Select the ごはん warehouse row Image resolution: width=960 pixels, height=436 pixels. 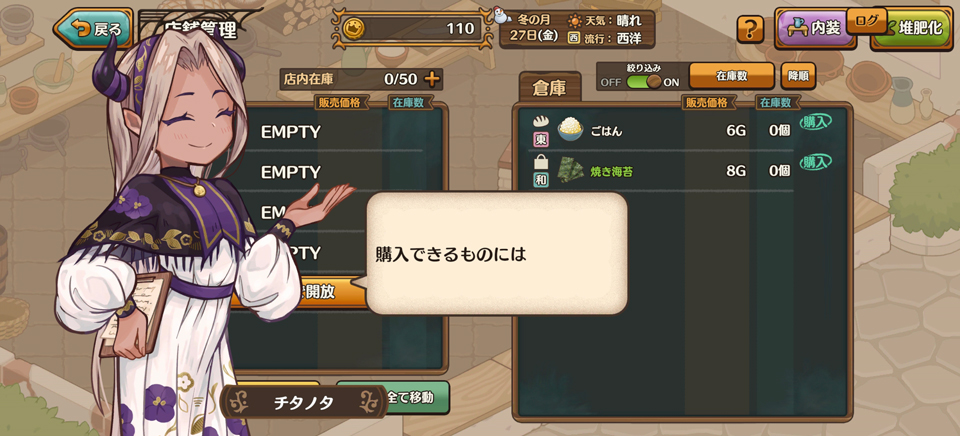(660, 129)
